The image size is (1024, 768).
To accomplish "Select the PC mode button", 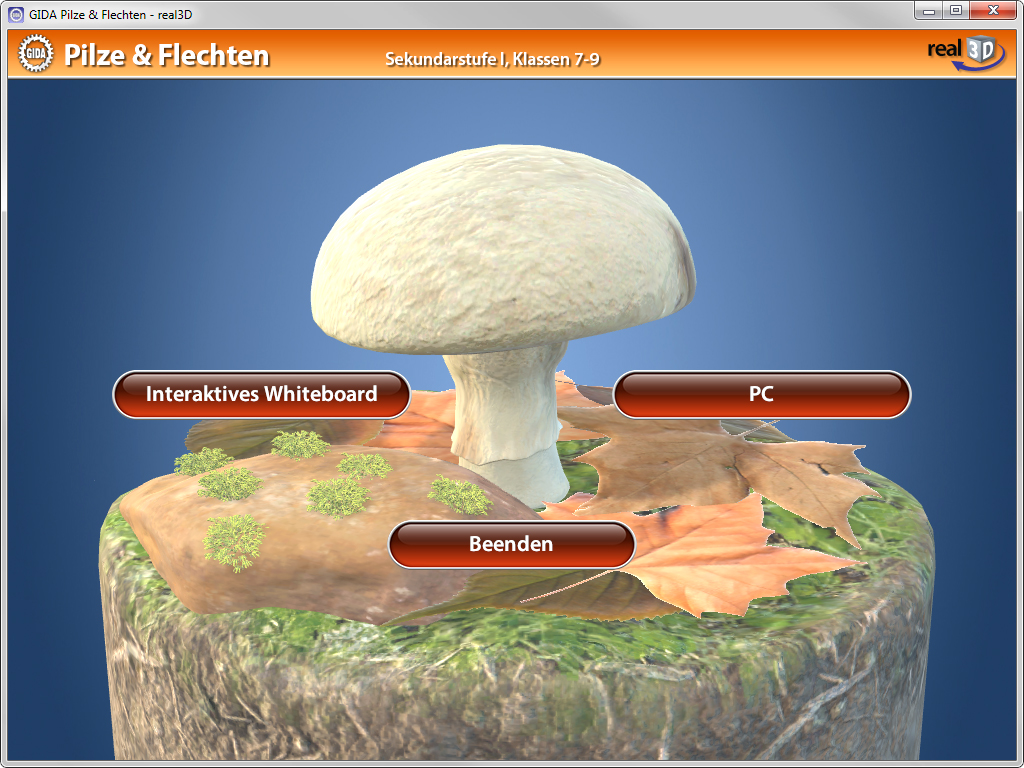I will pos(761,394).
